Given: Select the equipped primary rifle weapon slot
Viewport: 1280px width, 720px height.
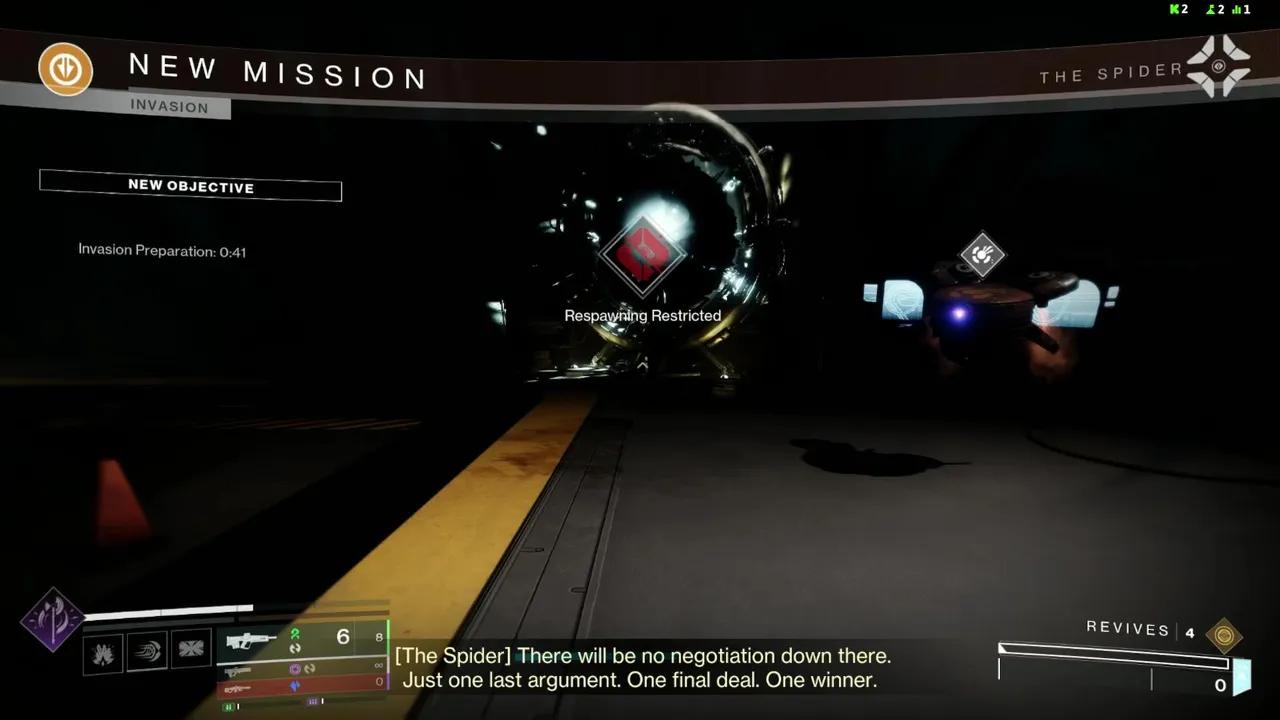Looking at the screenshot, I should tap(252, 640).
